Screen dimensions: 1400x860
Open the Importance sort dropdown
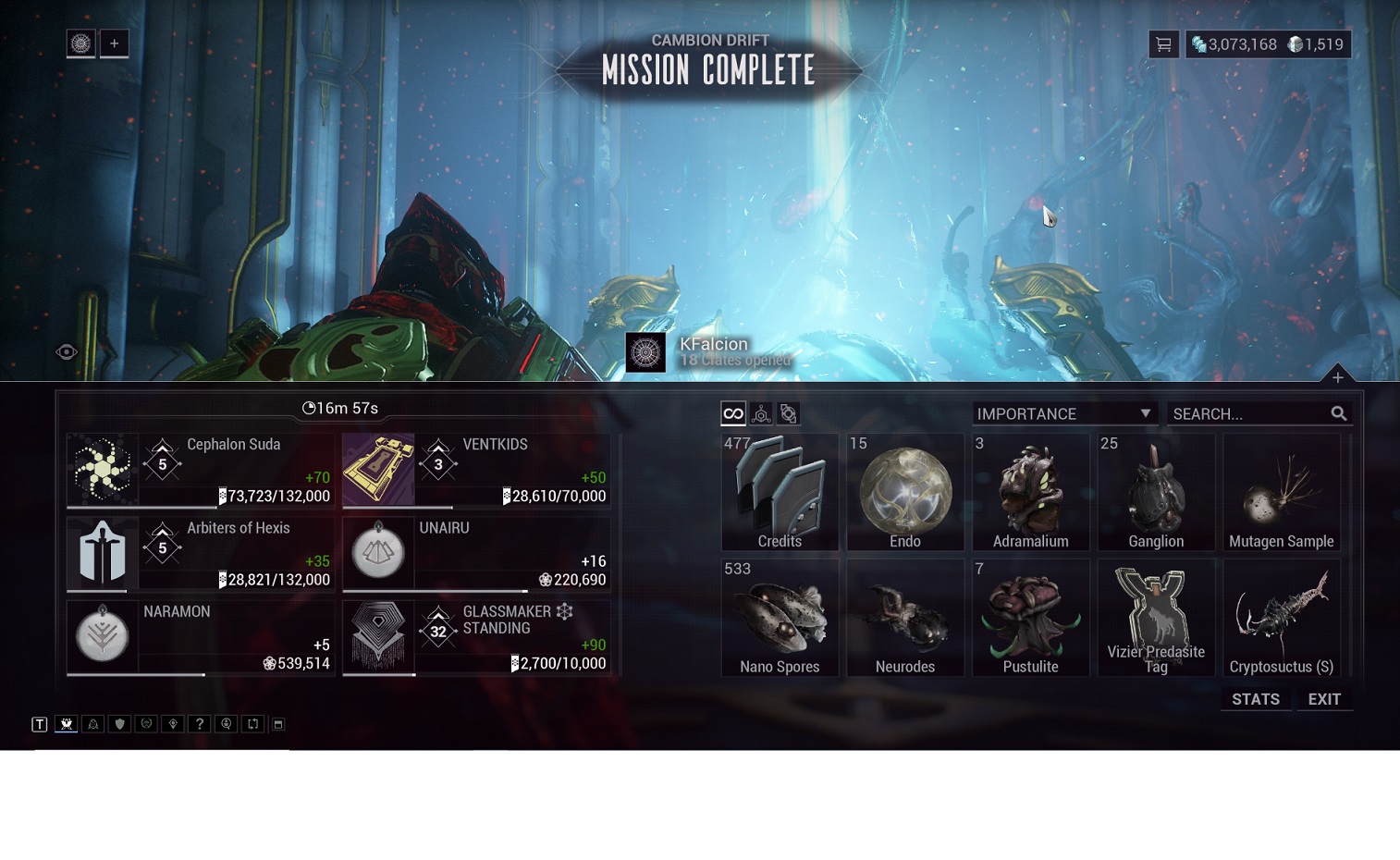pos(1064,413)
